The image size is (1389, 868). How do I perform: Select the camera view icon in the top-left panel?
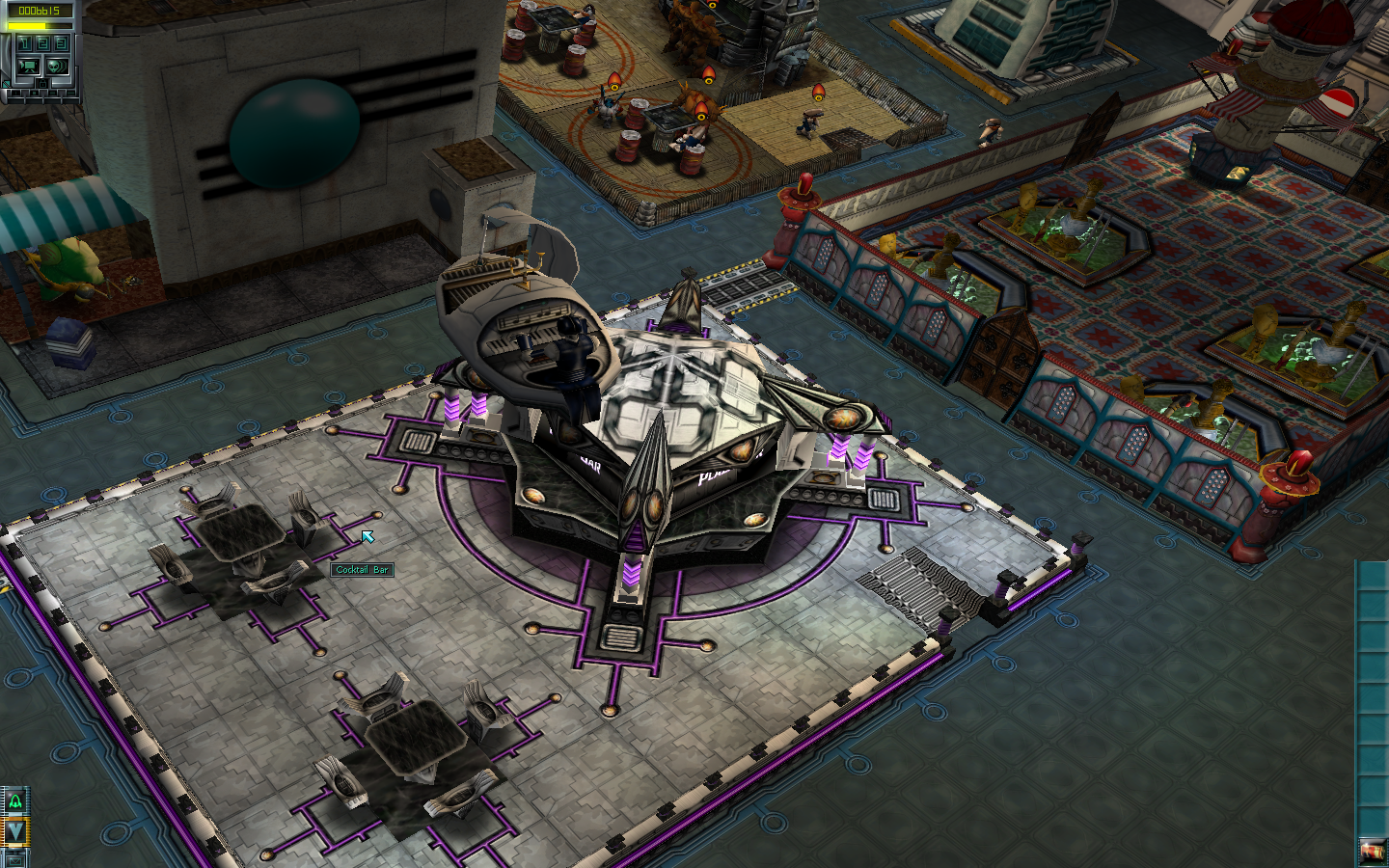point(29,66)
